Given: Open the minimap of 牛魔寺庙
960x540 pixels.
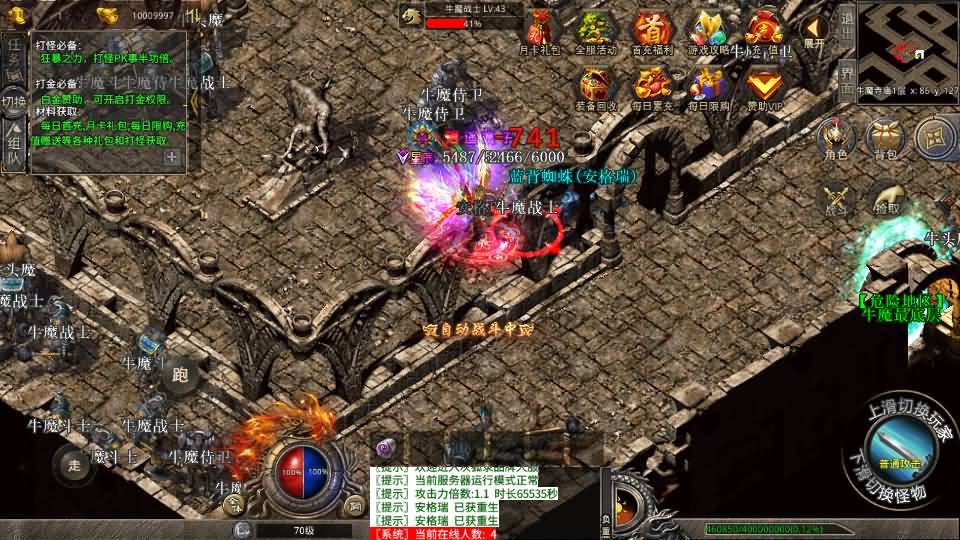Looking at the screenshot, I should coord(907,44).
